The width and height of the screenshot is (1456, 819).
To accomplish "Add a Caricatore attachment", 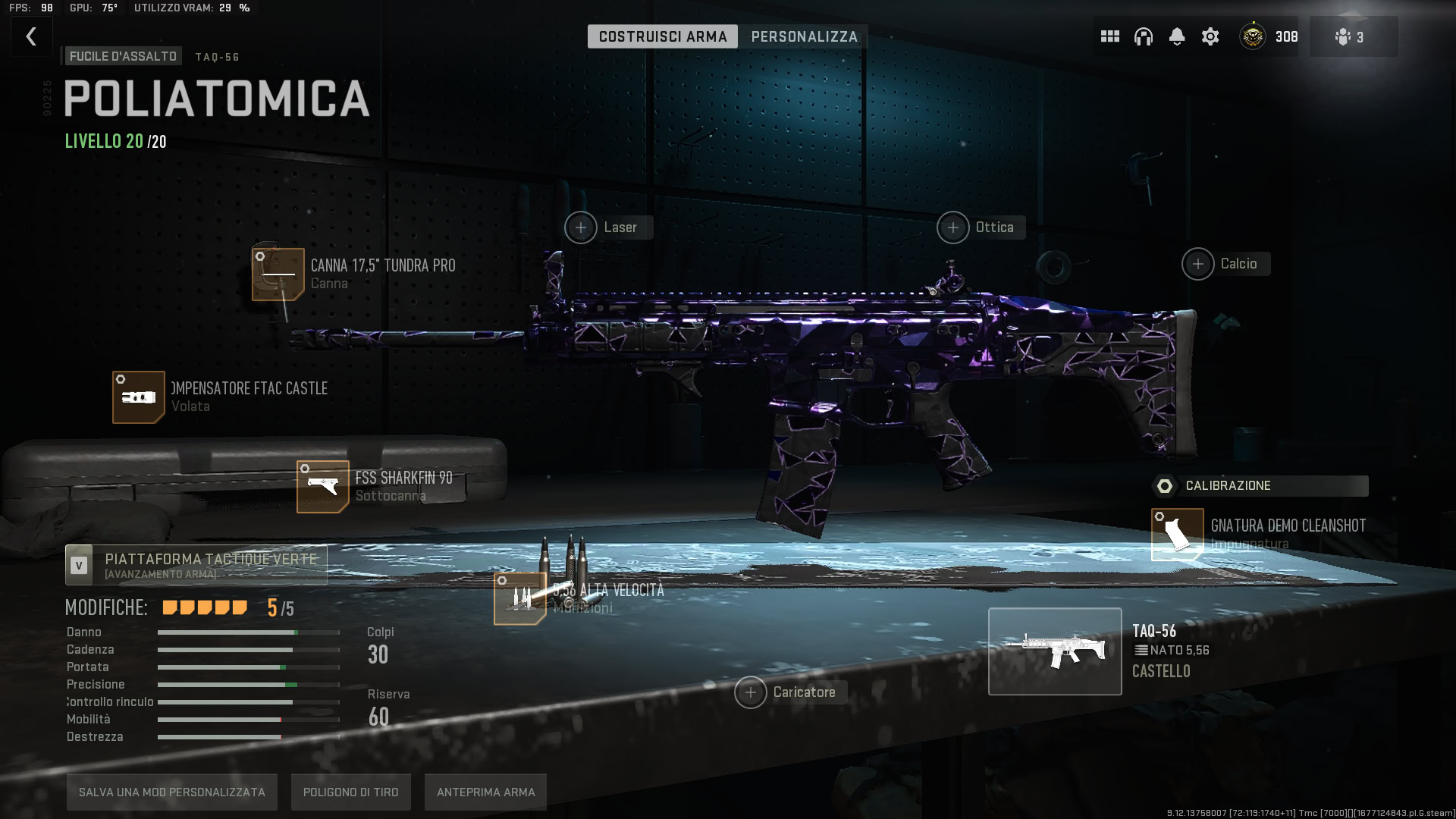I will click(751, 692).
